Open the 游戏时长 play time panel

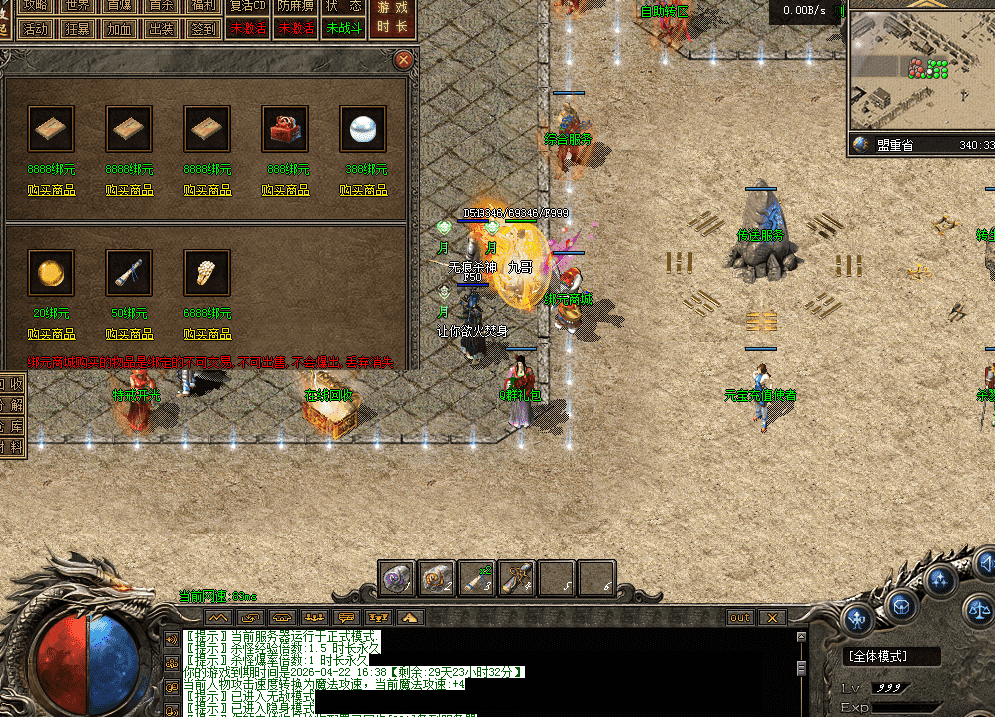point(392,18)
